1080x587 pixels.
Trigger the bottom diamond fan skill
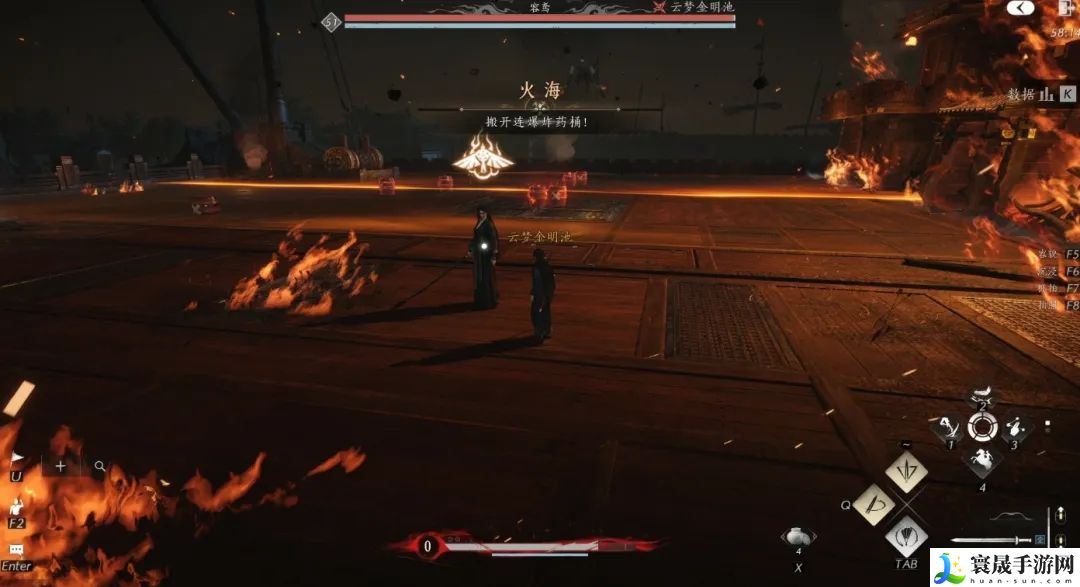point(907,538)
